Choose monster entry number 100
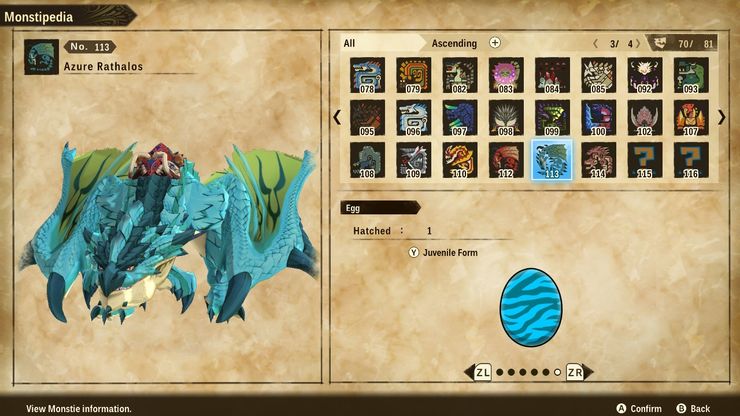 click(598, 118)
